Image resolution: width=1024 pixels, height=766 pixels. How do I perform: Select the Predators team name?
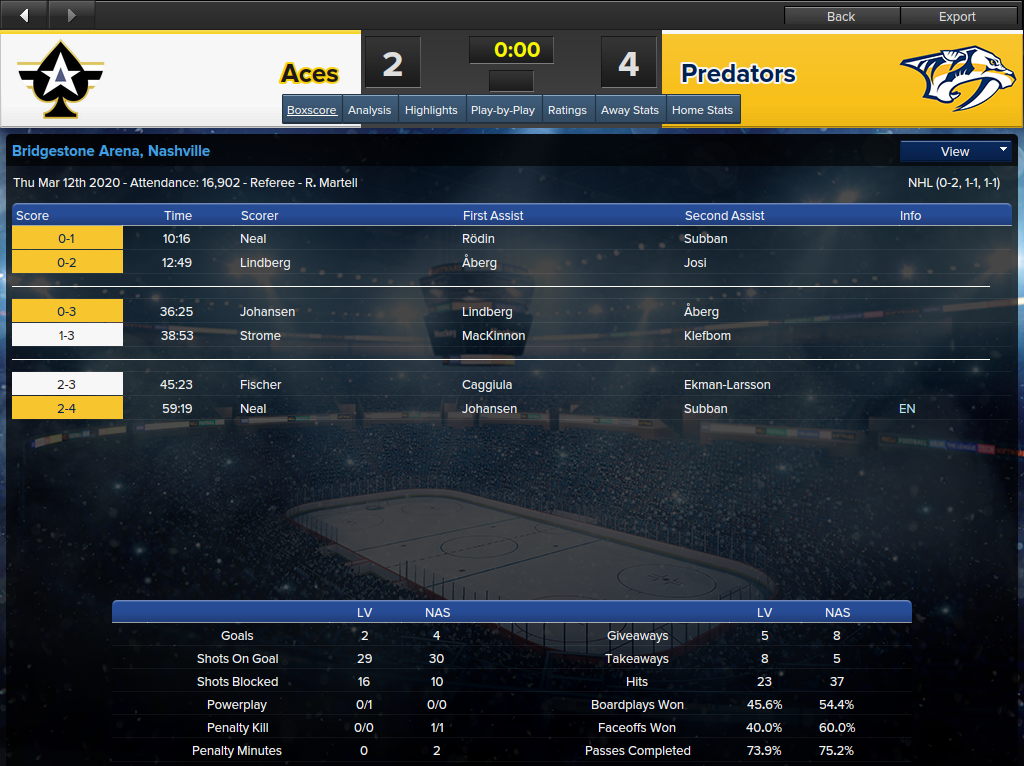click(x=738, y=74)
